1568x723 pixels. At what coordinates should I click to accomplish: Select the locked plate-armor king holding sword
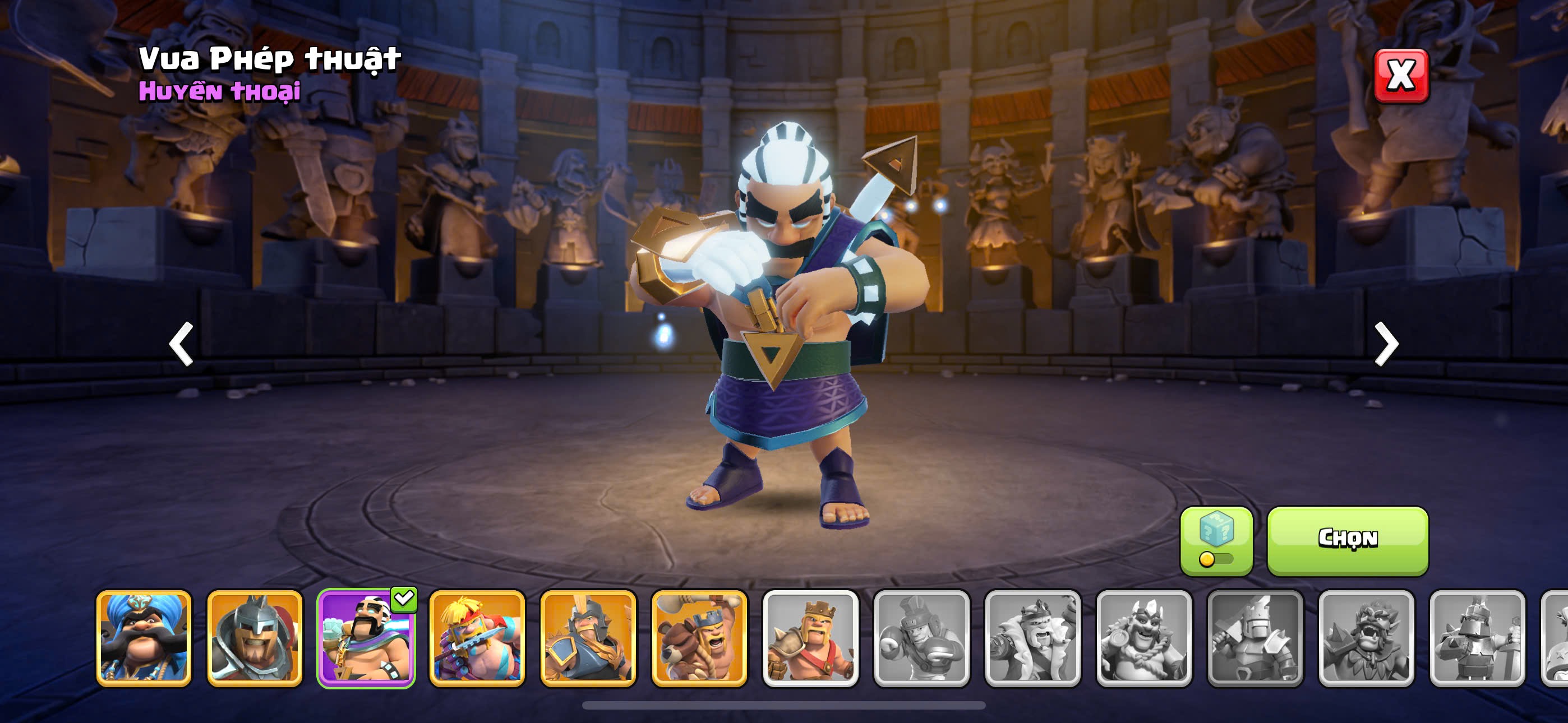[1477, 638]
